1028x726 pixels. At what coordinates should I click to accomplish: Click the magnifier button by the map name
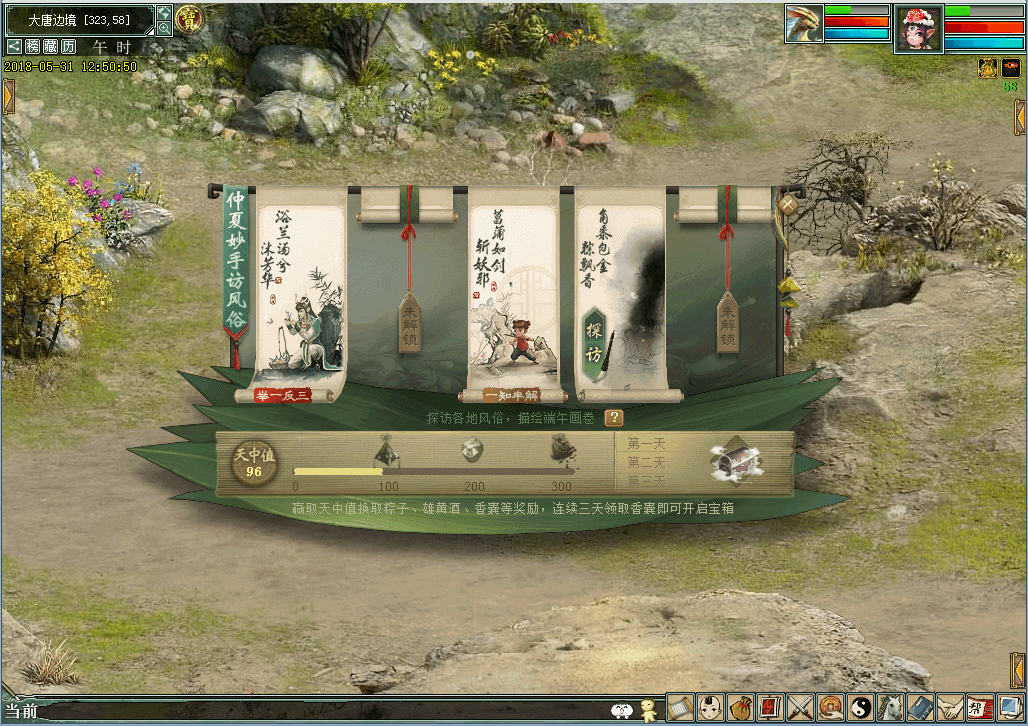[164, 29]
